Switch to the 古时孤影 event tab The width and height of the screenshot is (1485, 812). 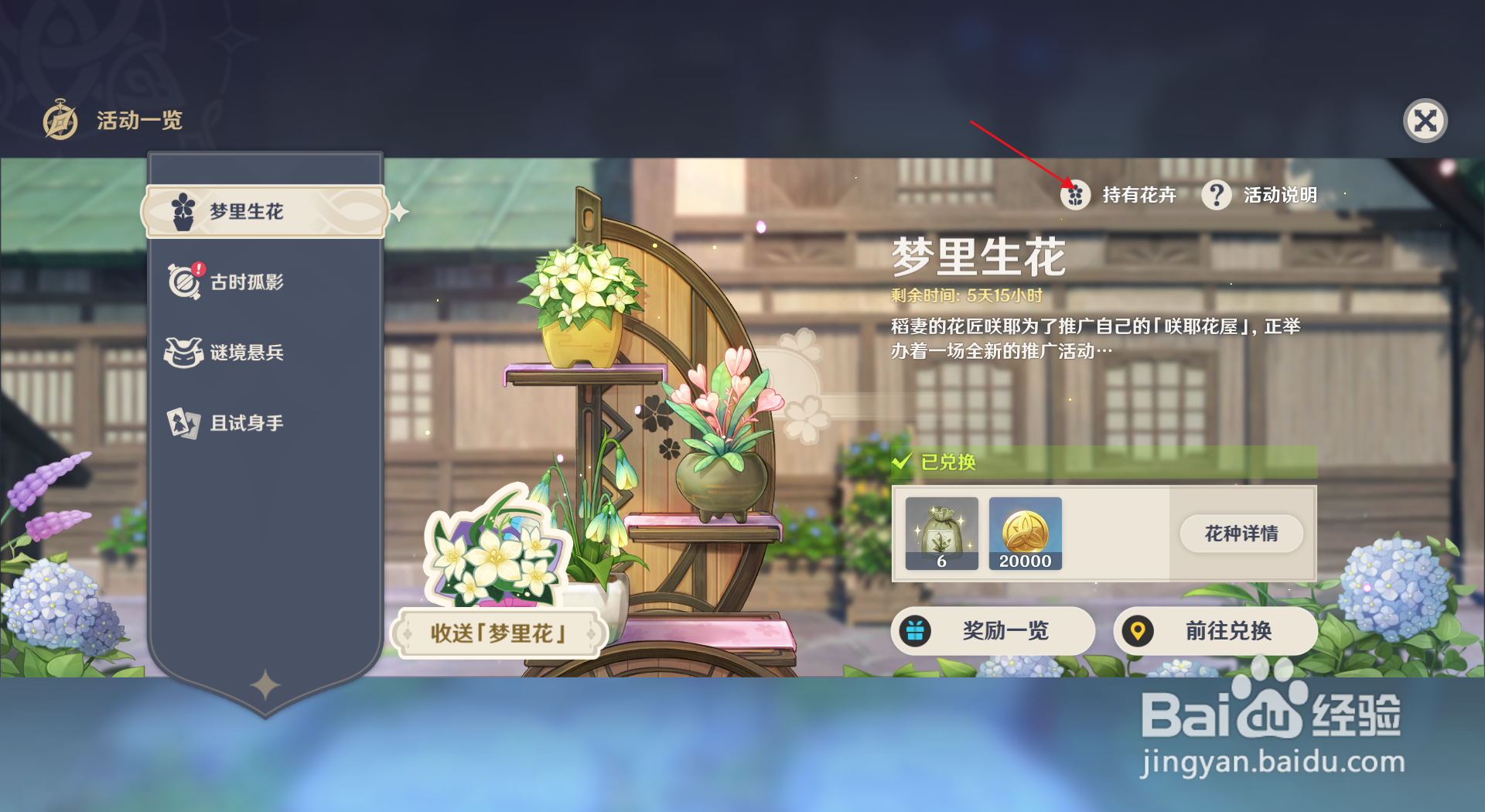coord(247,281)
